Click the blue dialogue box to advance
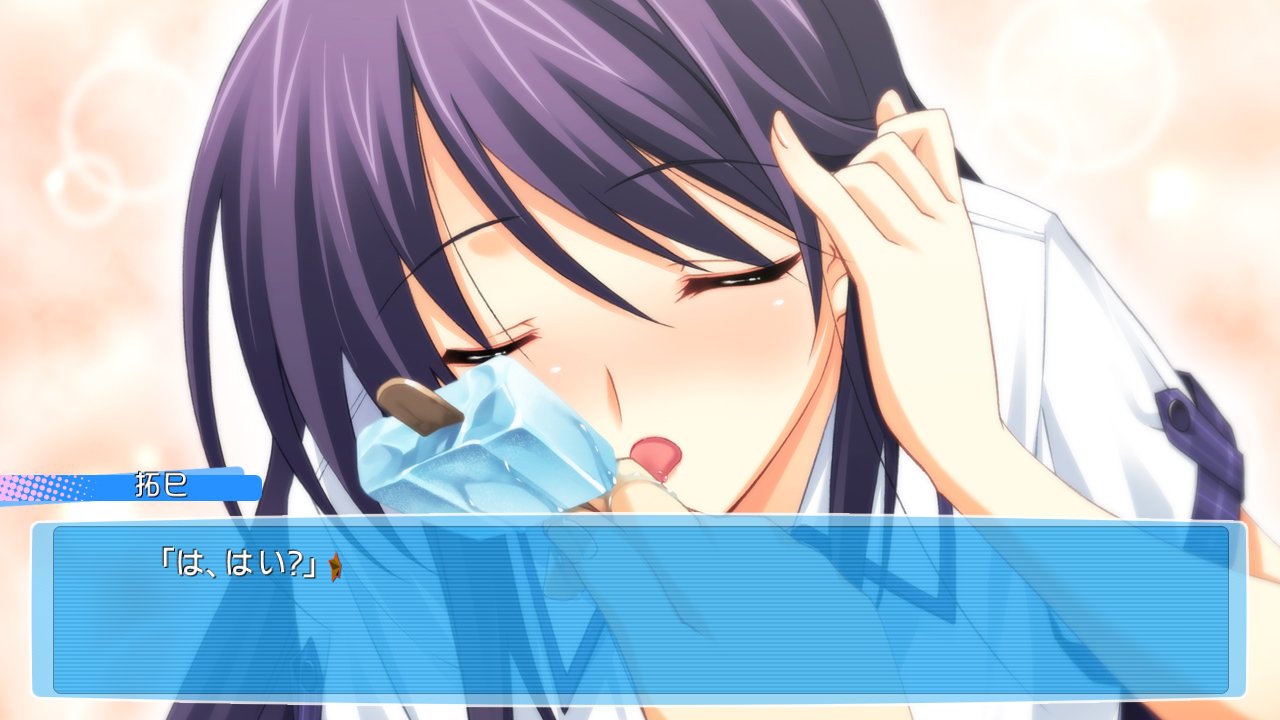Image resolution: width=1280 pixels, height=720 pixels. tap(640, 610)
